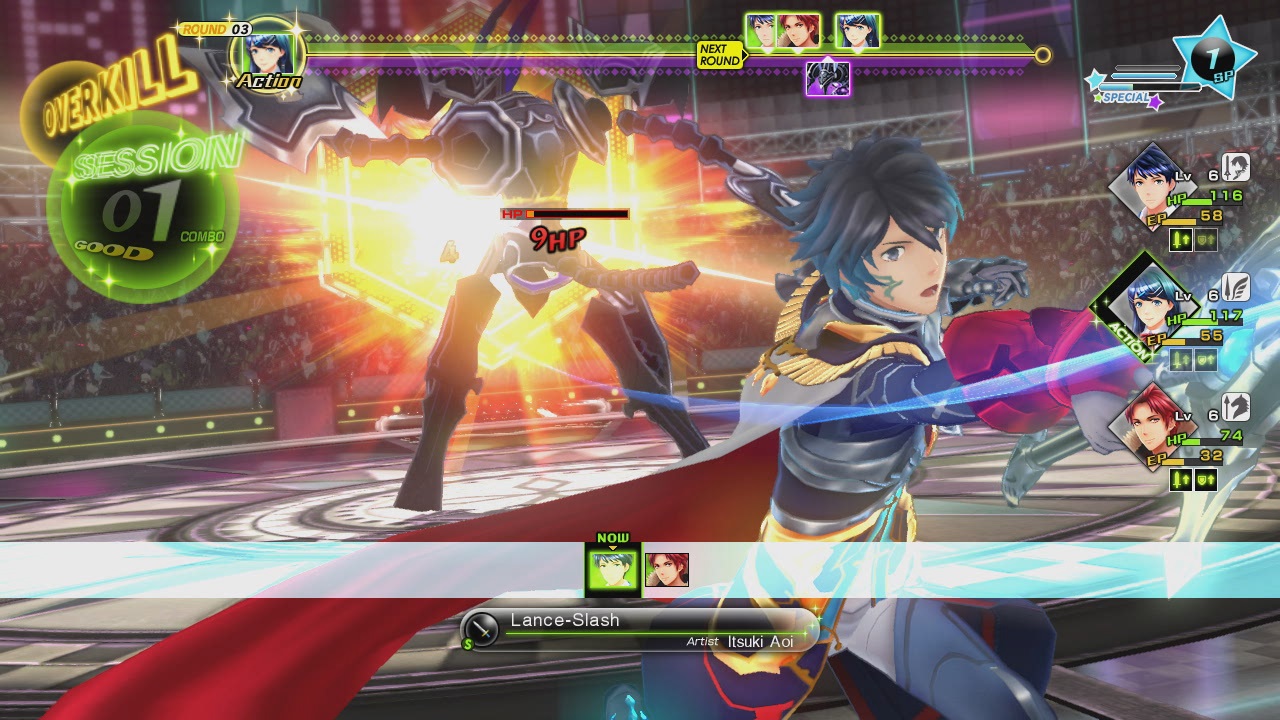Click the enemy icon on the turn timeline
This screenshot has width=1280, height=720.
828,78
